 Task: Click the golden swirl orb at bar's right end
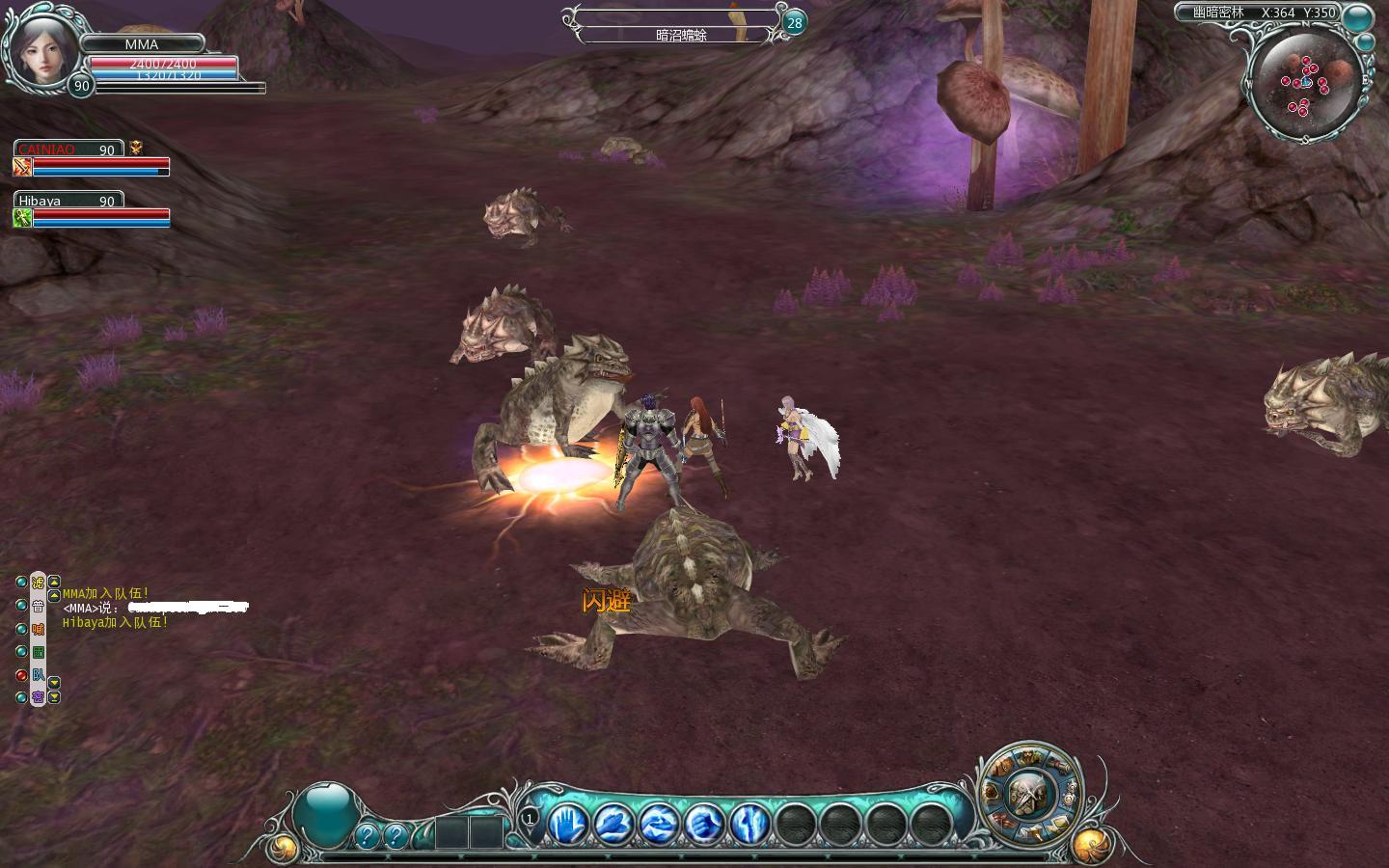pos(1089,844)
